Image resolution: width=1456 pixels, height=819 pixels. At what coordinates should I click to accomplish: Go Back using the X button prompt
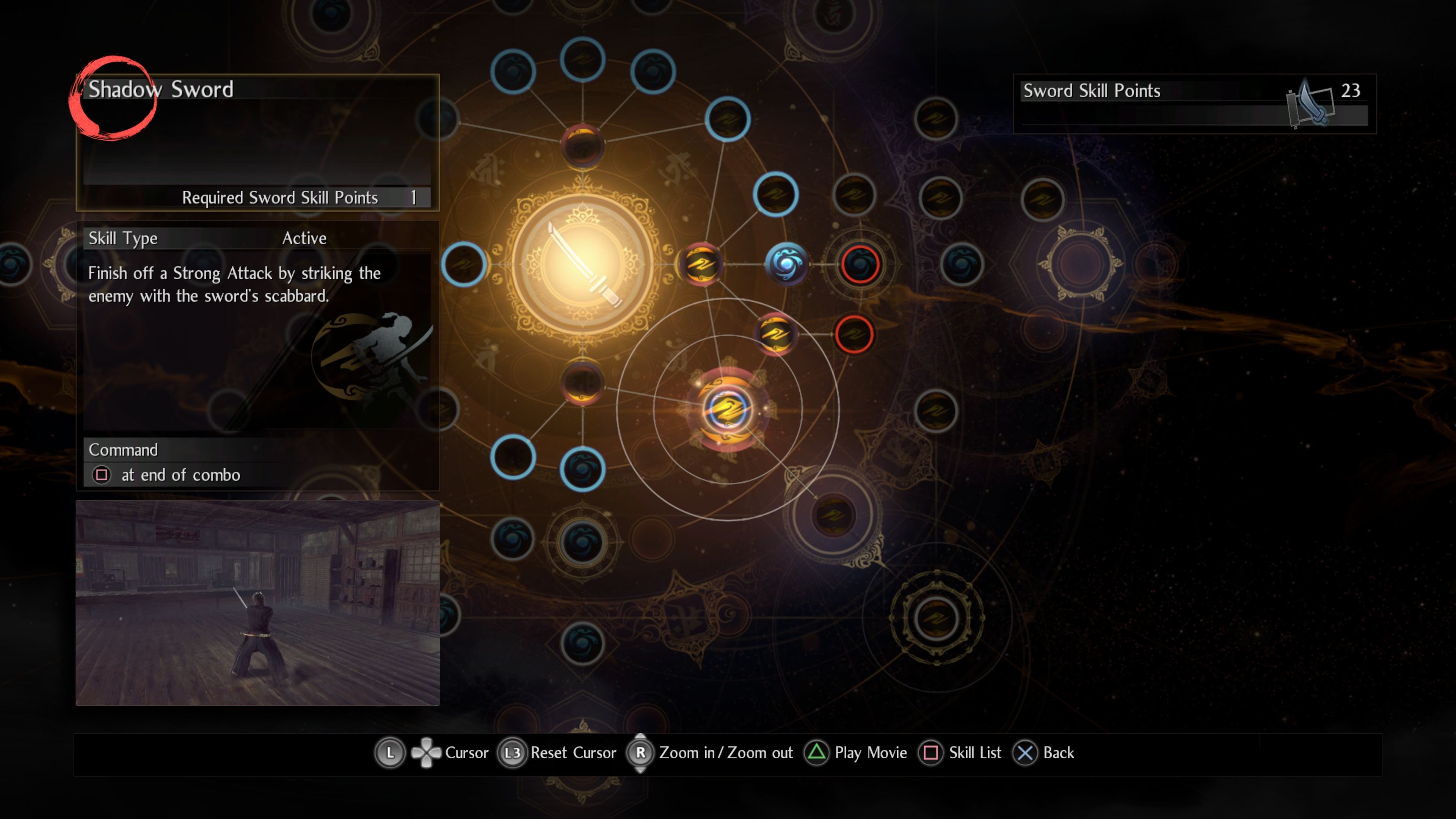(1025, 753)
